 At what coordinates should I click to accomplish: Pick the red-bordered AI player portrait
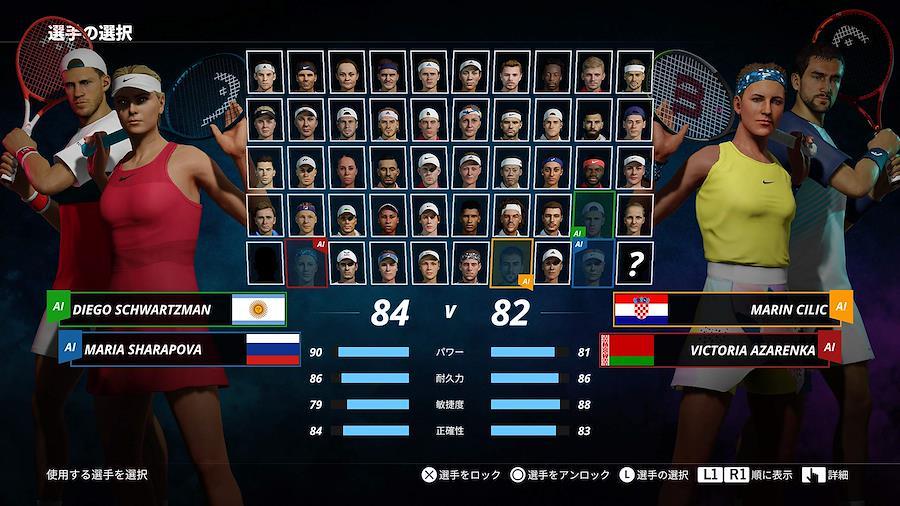(x=306, y=263)
